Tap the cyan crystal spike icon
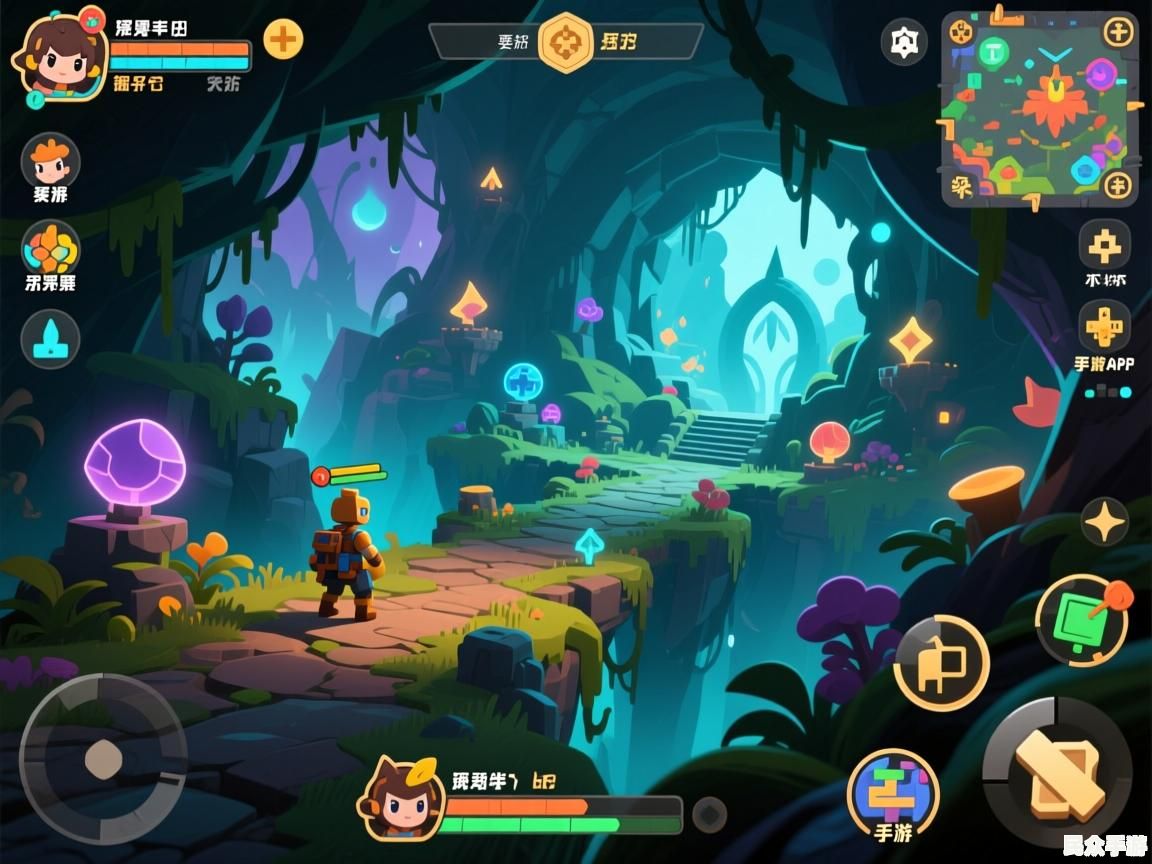This screenshot has height=864, width=1152. click(50, 338)
